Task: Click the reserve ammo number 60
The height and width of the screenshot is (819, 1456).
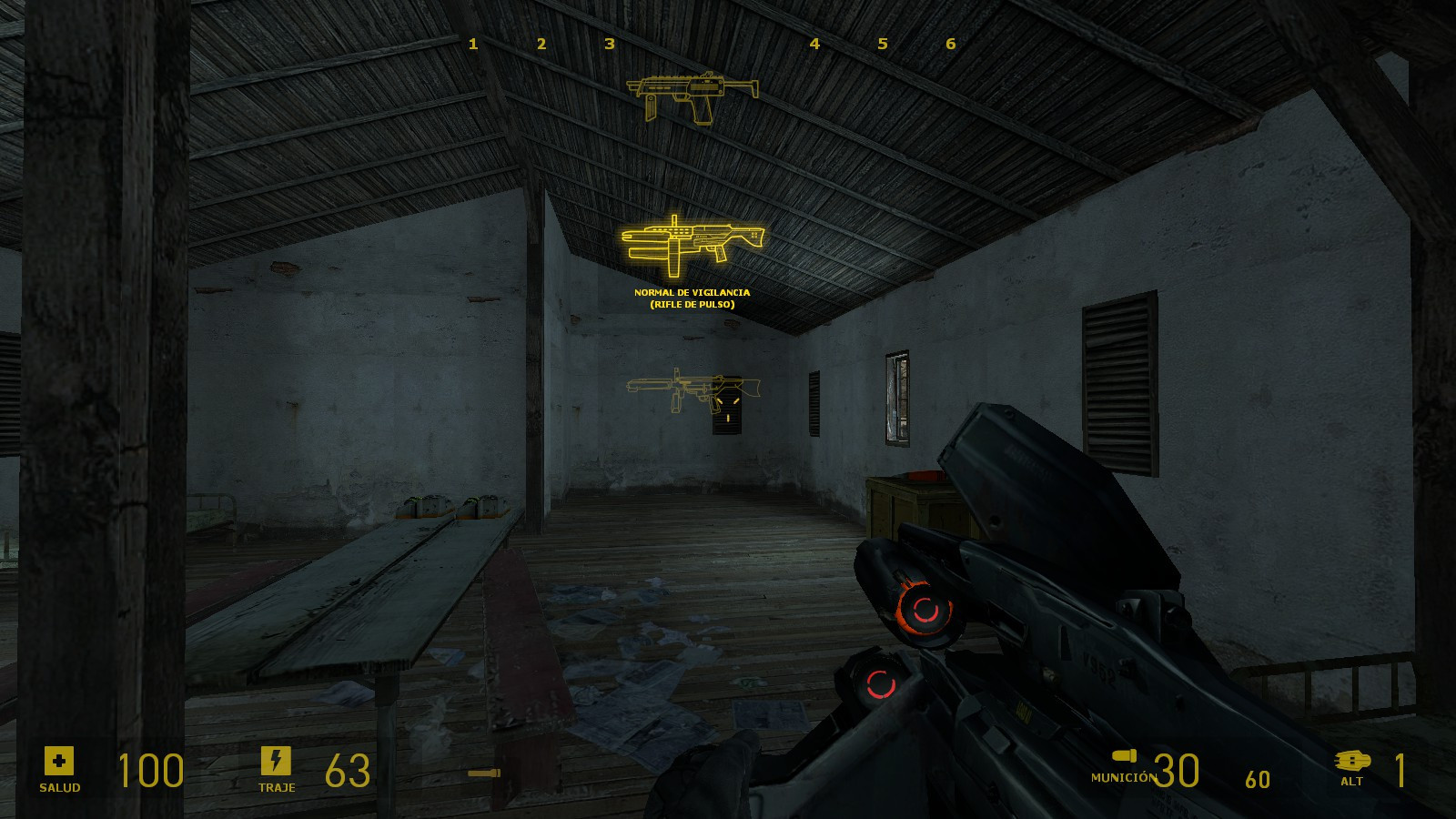Action: click(1257, 779)
